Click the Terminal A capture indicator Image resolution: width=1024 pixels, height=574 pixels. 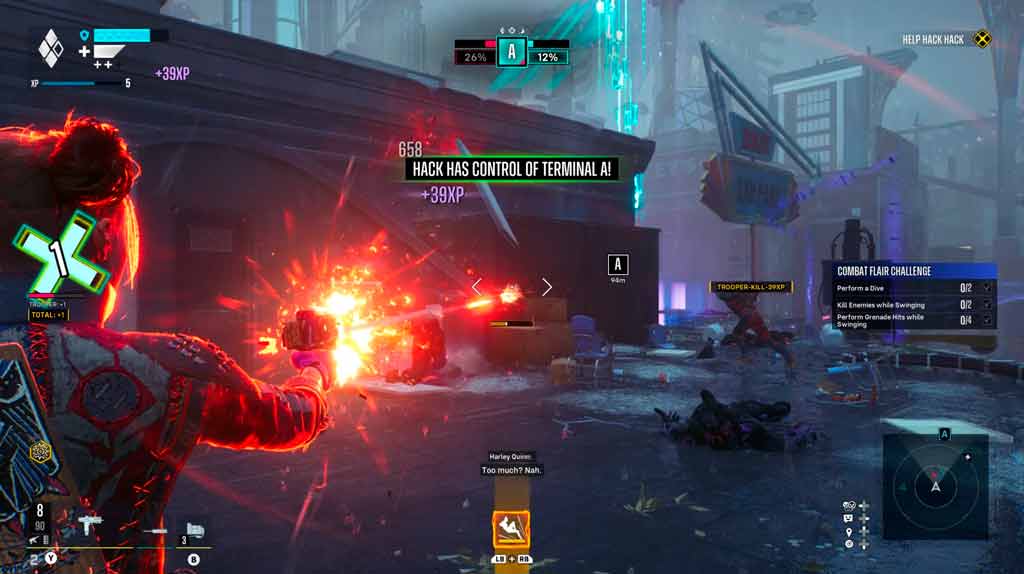pyautogui.click(x=512, y=51)
